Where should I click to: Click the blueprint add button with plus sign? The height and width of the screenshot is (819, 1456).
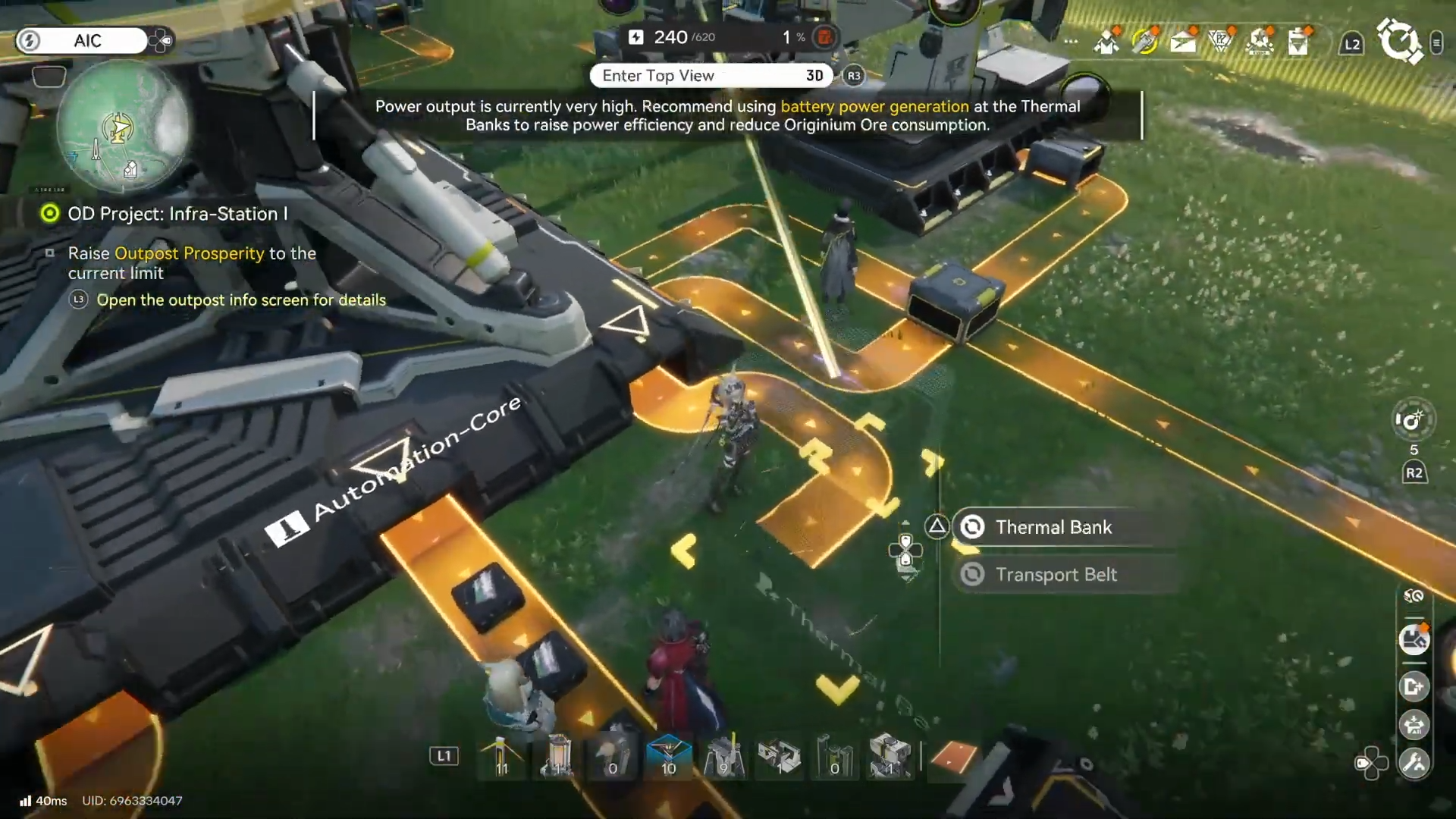pos(1414,687)
